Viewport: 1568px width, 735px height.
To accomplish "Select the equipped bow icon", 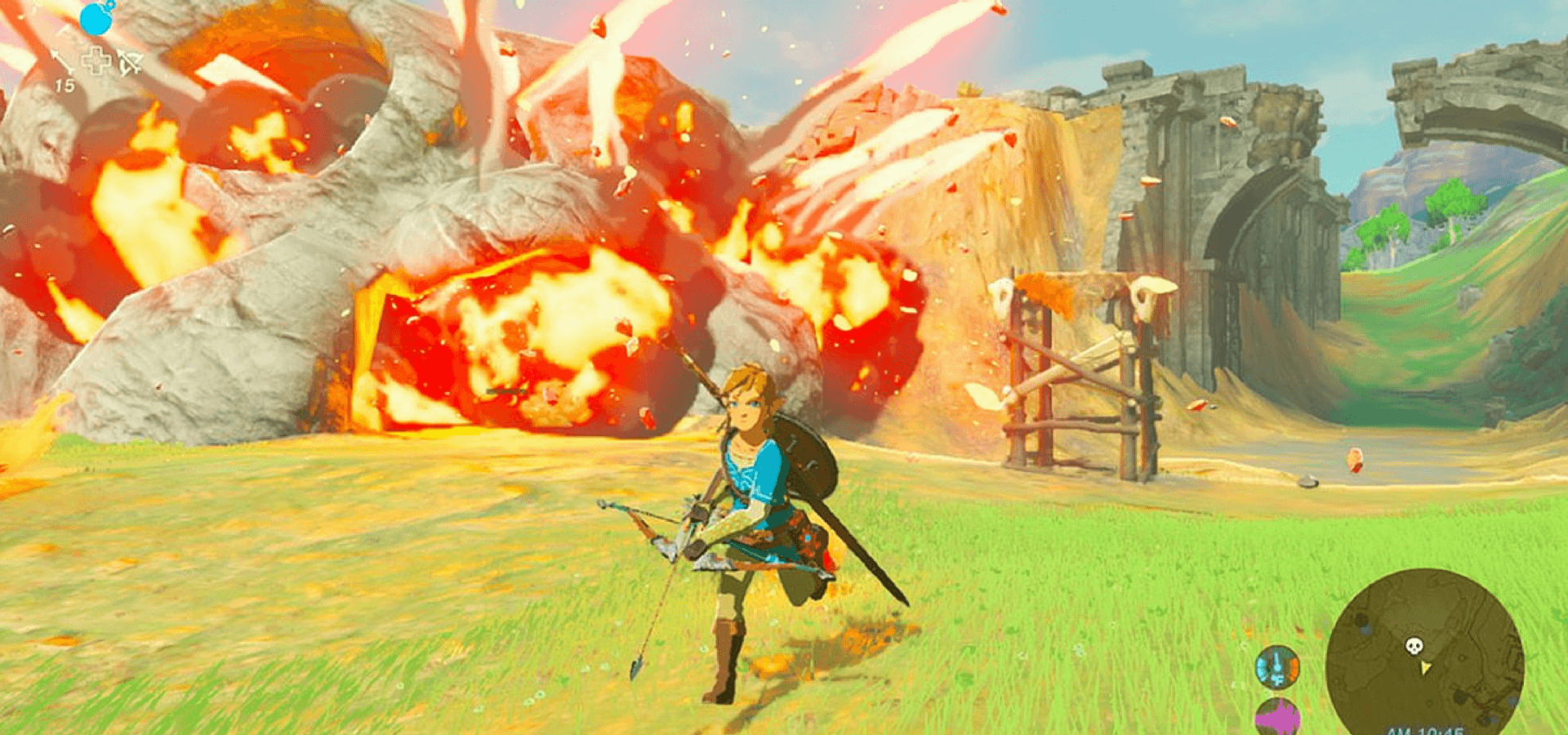I will [129, 62].
